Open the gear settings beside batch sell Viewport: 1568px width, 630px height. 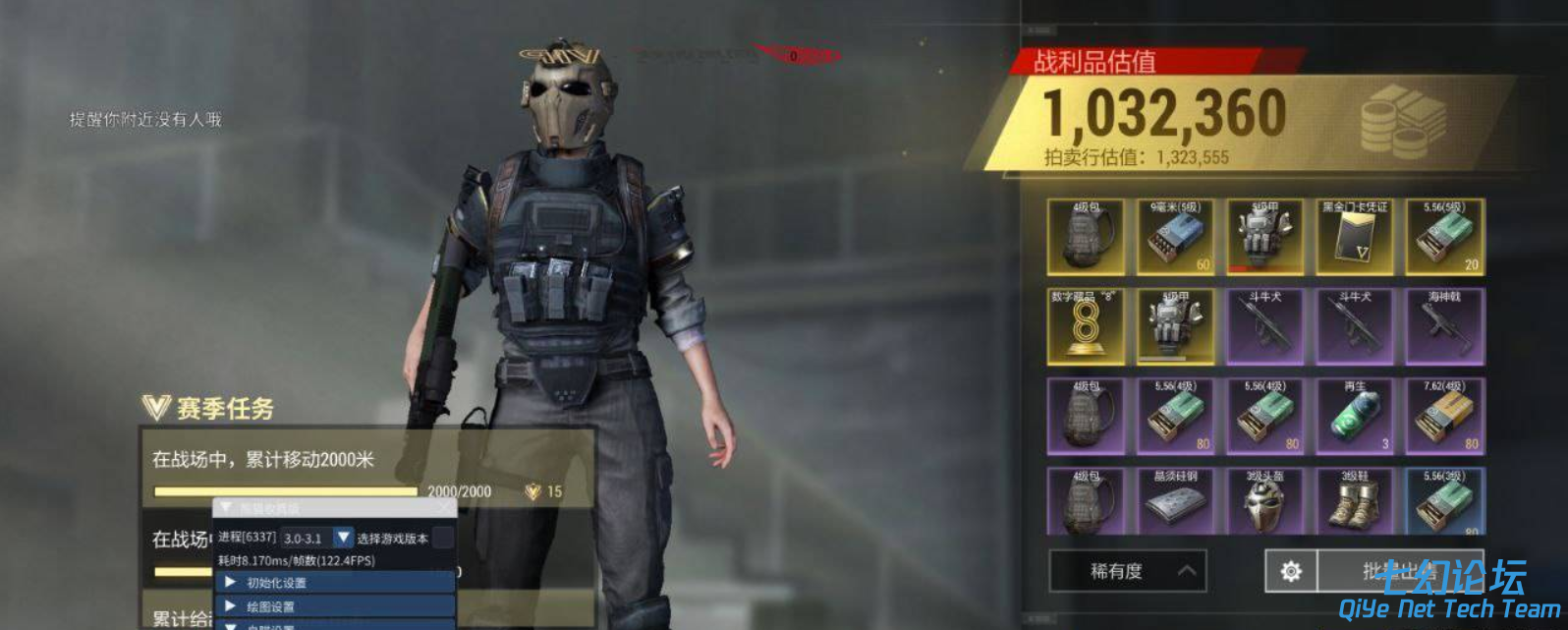tap(1291, 571)
